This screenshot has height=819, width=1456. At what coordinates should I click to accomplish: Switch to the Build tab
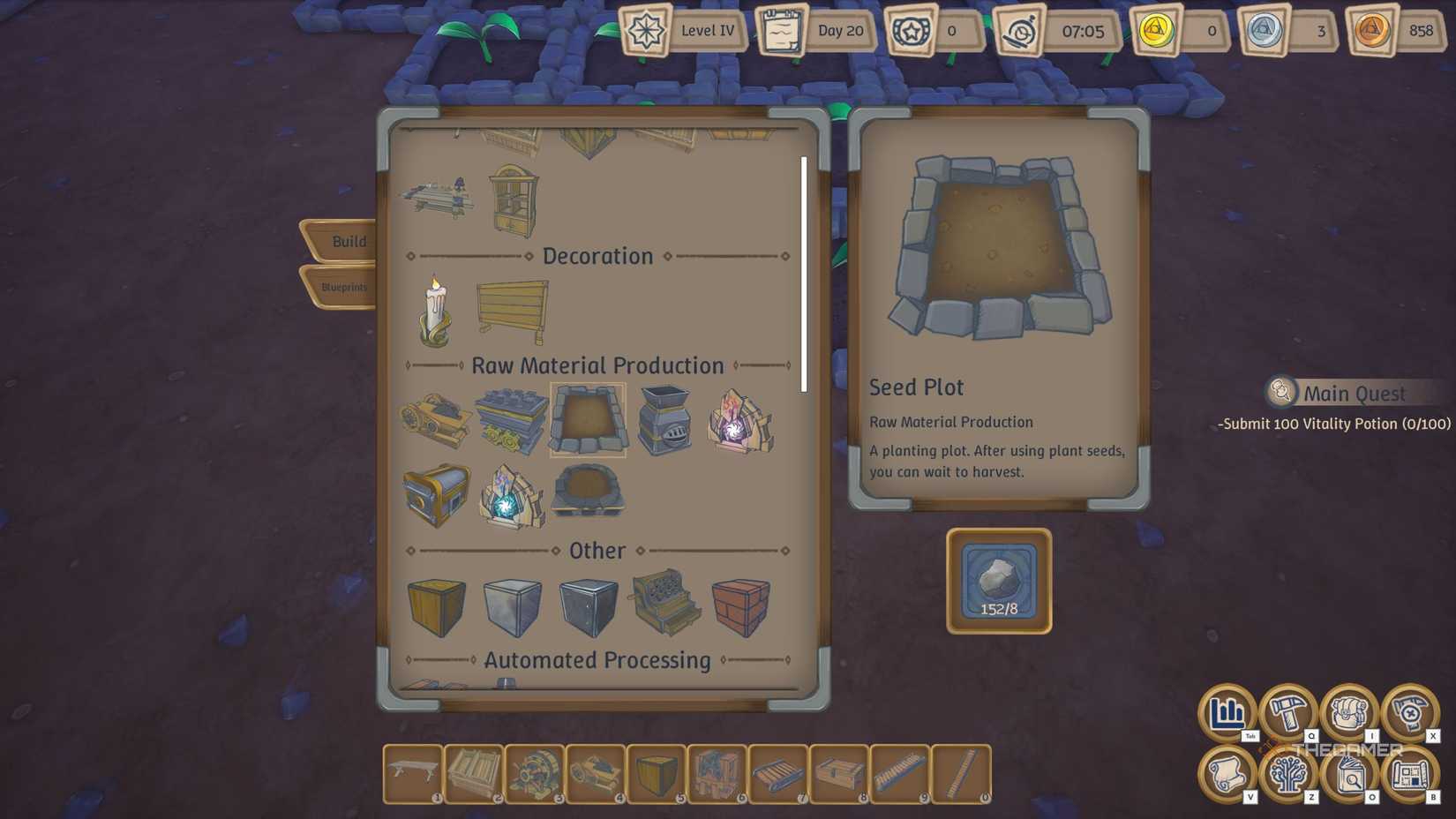[x=347, y=240]
